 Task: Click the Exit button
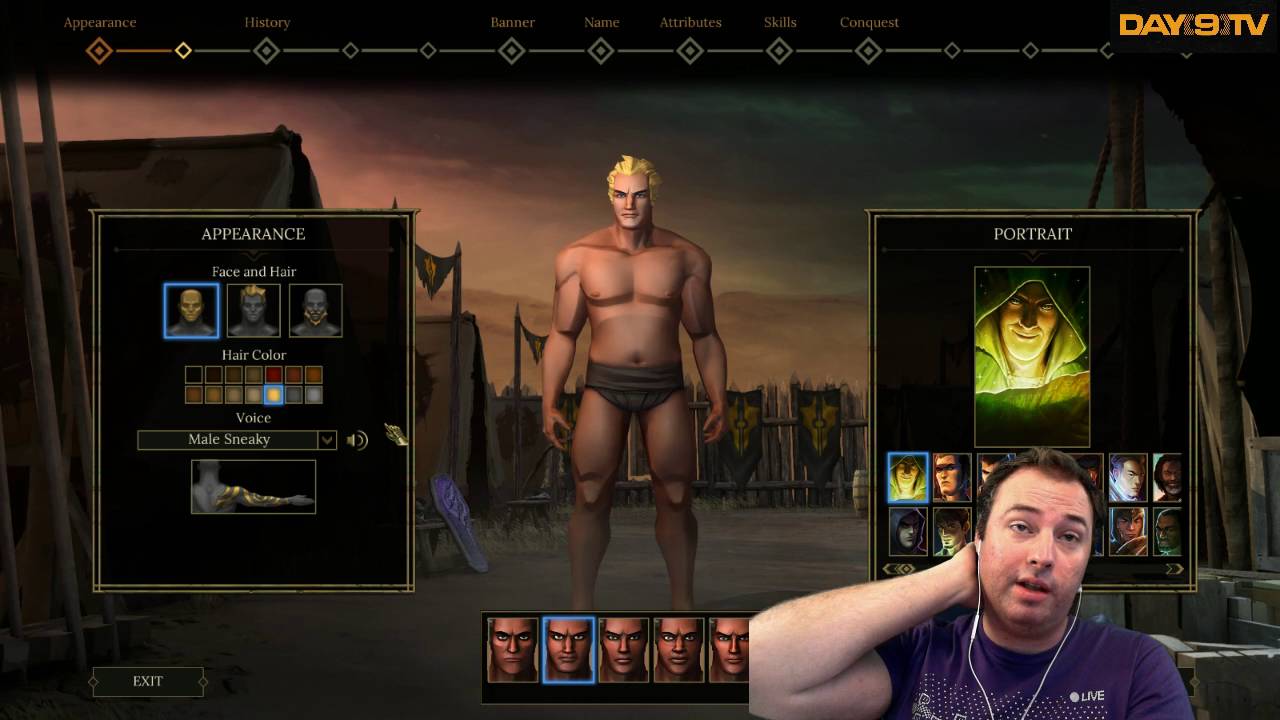[146, 681]
